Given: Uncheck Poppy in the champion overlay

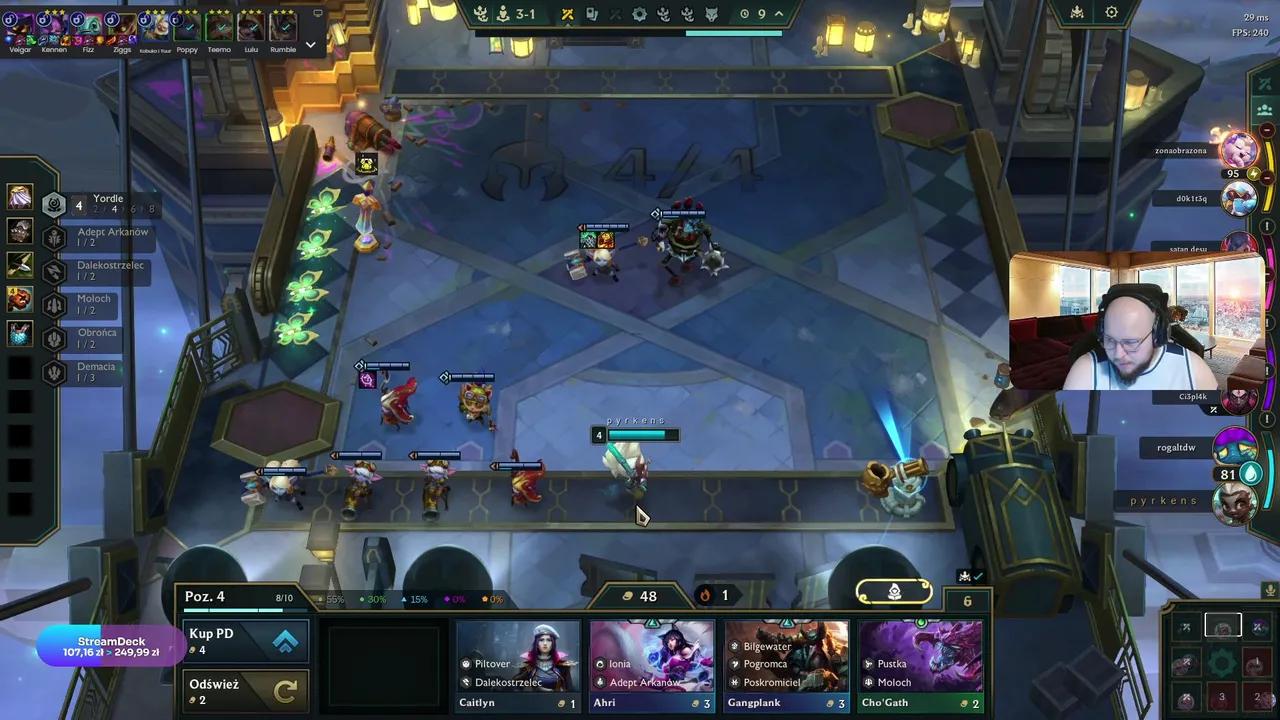Looking at the screenshot, I should coord(190,26).
